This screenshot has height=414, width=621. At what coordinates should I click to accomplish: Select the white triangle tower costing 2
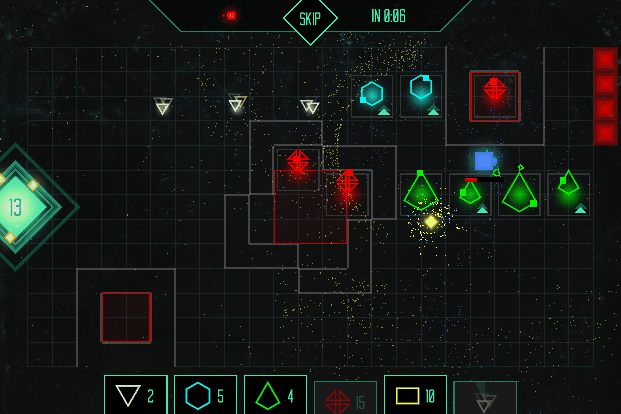pos(135,396)
